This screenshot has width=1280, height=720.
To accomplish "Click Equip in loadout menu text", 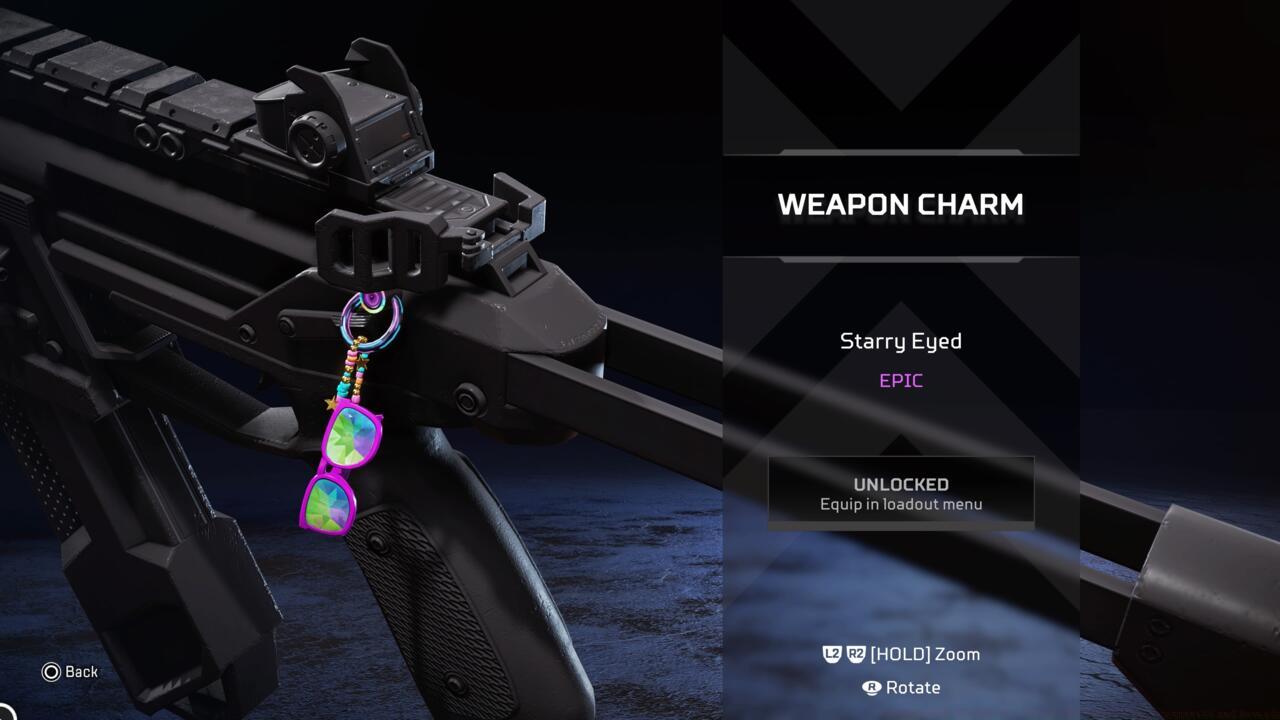I will tap(900, 505).
